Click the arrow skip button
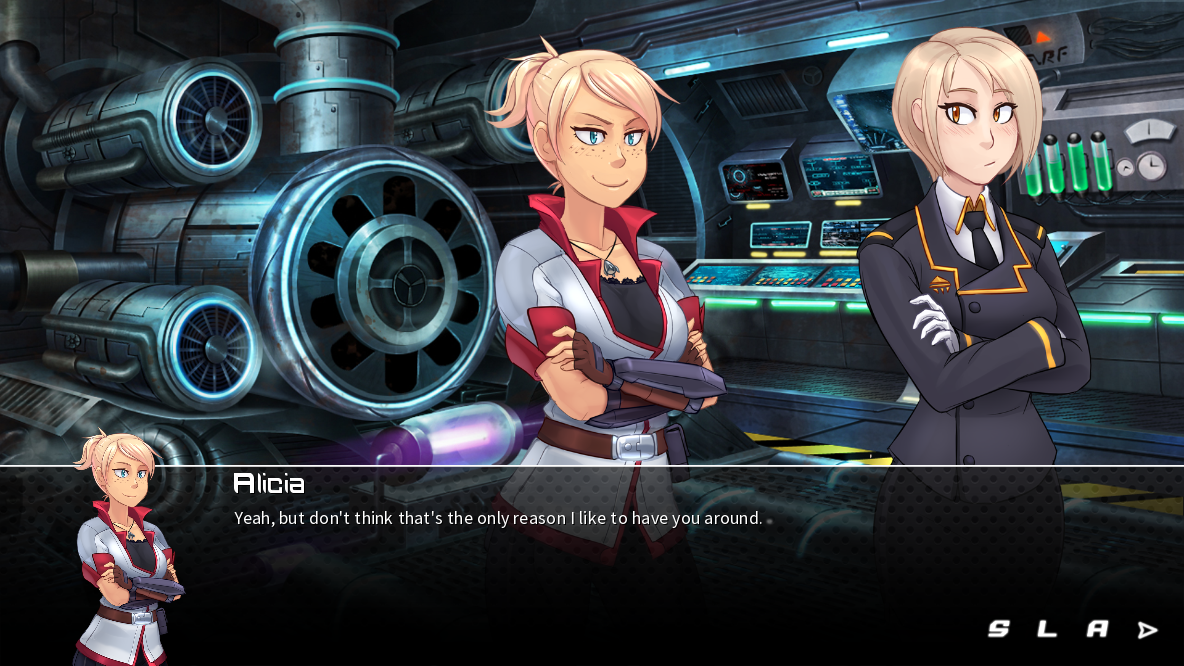This screenshot has width=1184, height=666. pos(1147,630)
